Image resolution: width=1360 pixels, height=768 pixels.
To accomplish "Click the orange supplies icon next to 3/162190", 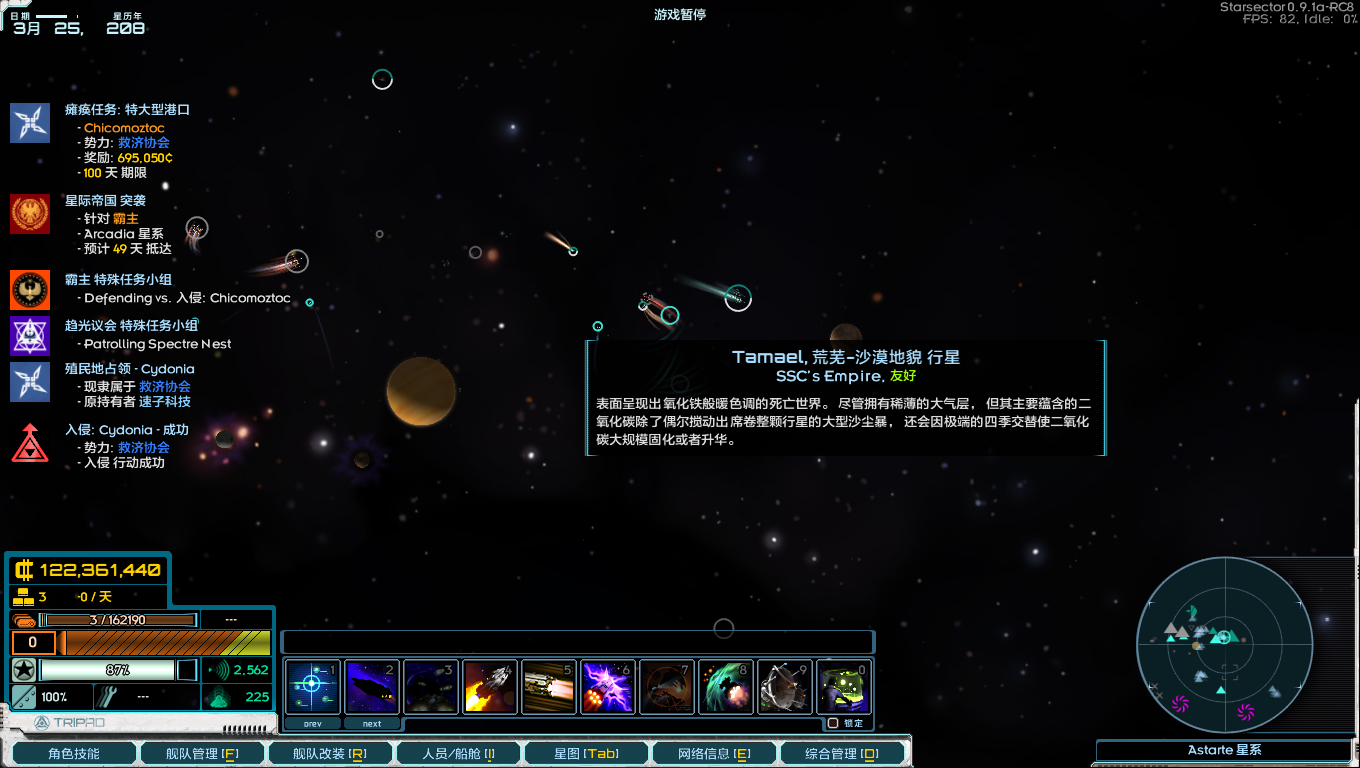I will 22,619.
